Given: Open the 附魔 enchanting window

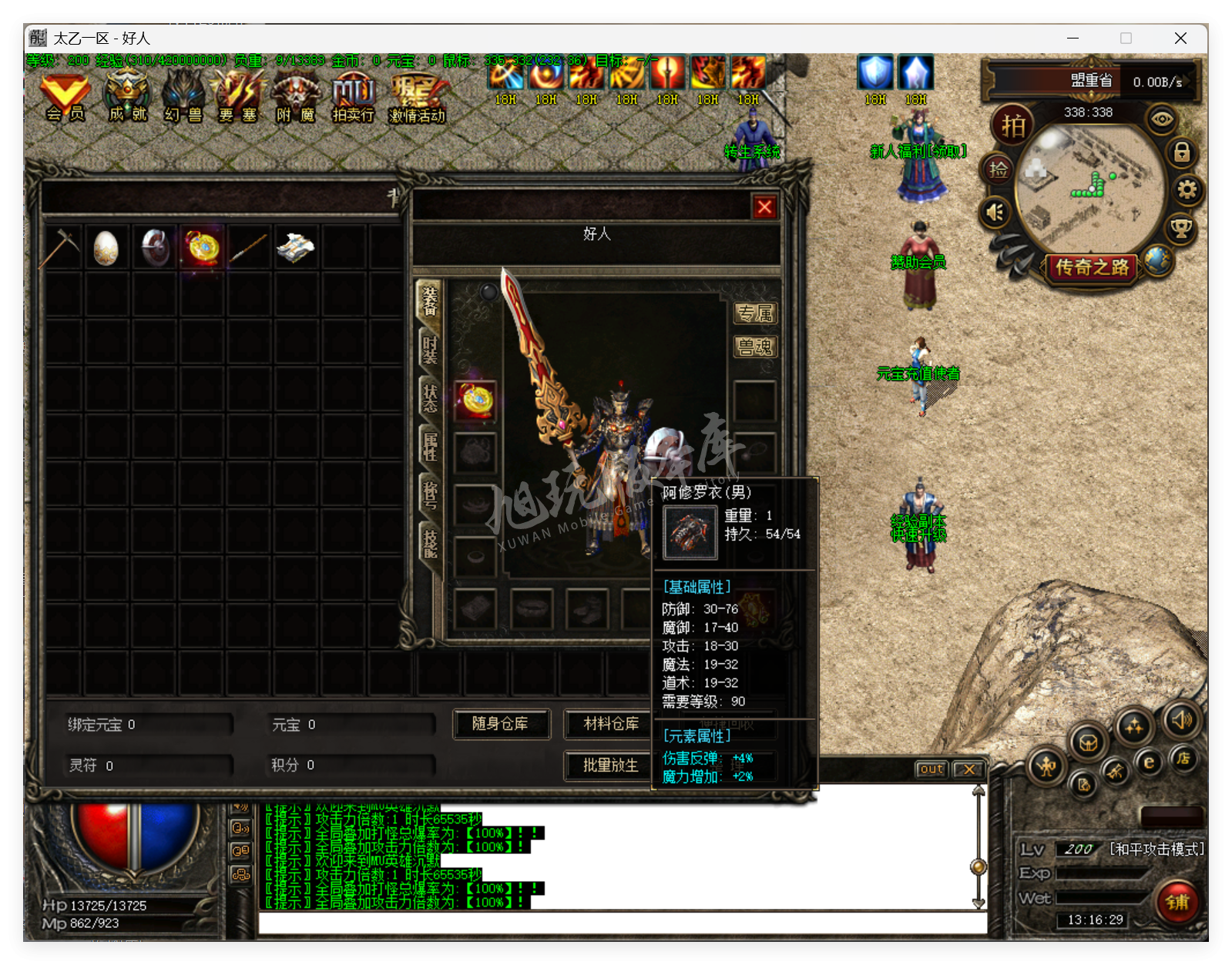Looking at the screenshot, I should [x=294, y=96].
